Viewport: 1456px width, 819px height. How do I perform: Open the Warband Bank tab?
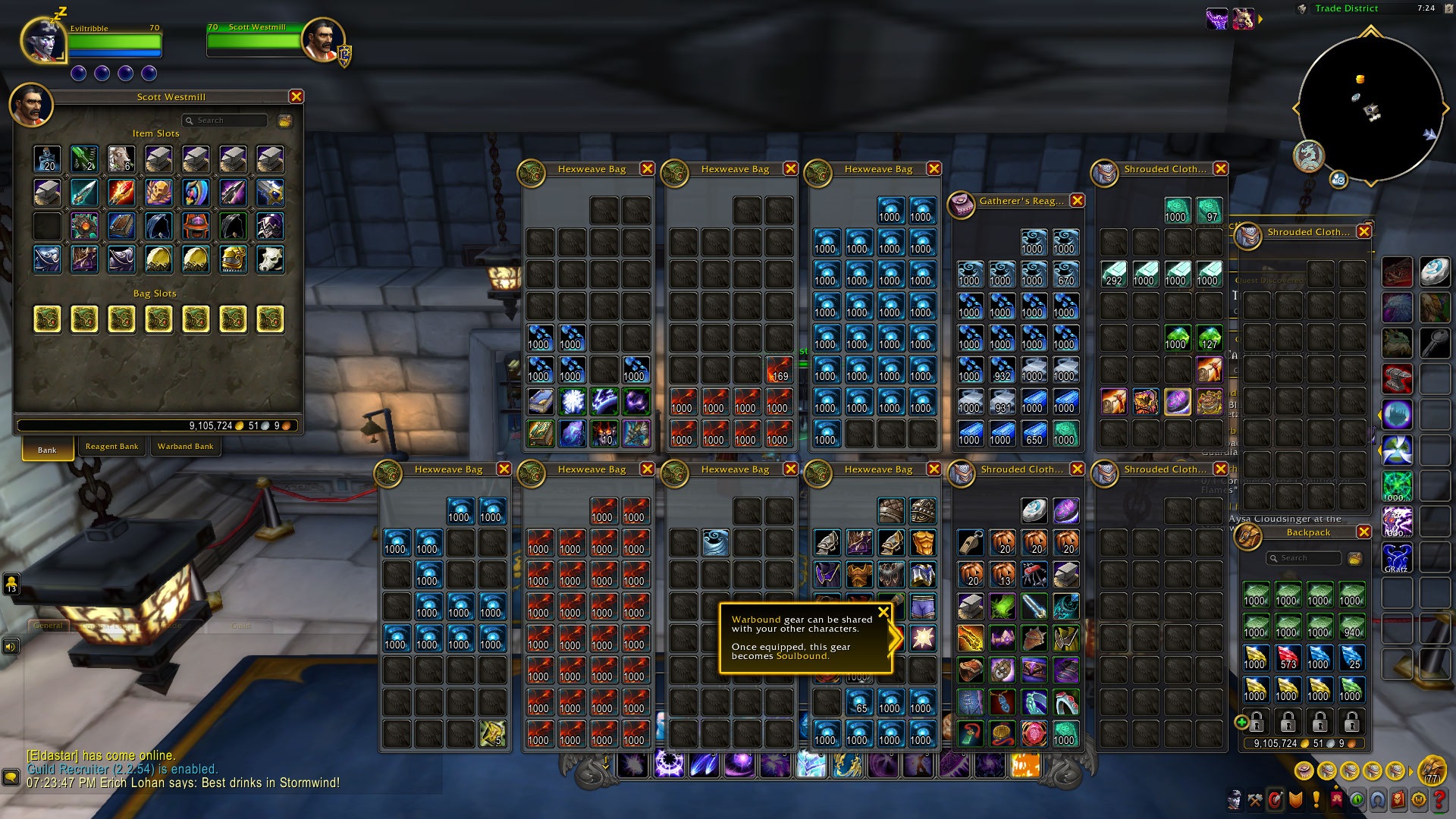tap(185, 447)
